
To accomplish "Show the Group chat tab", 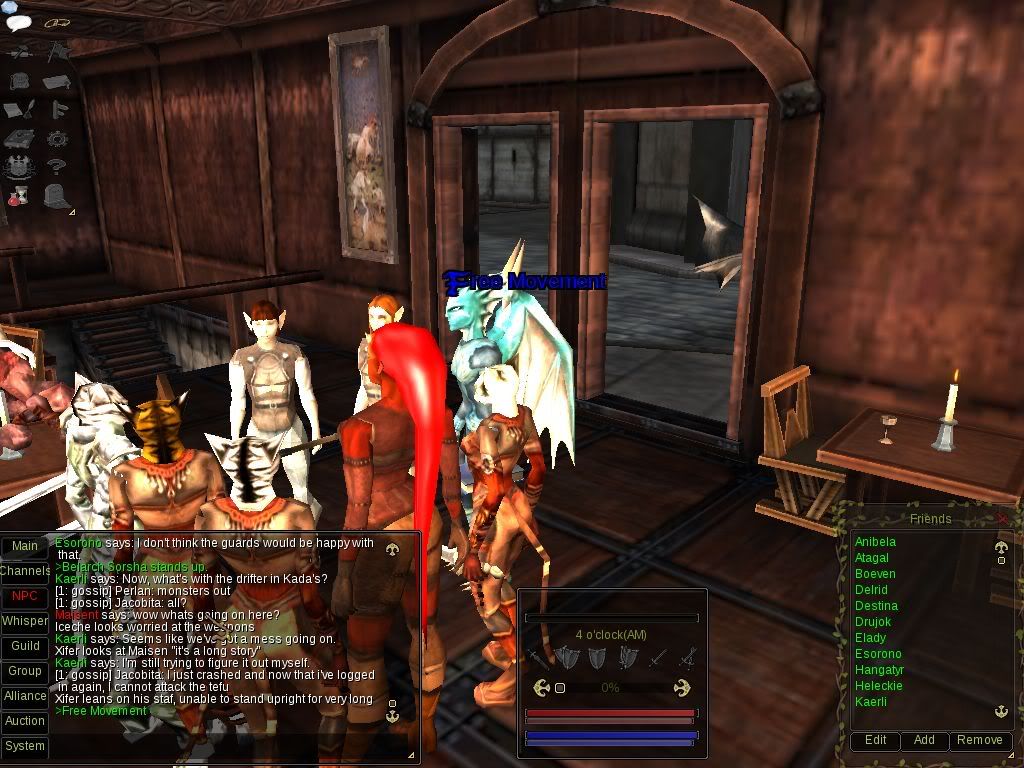I will (x=25, y=671).
